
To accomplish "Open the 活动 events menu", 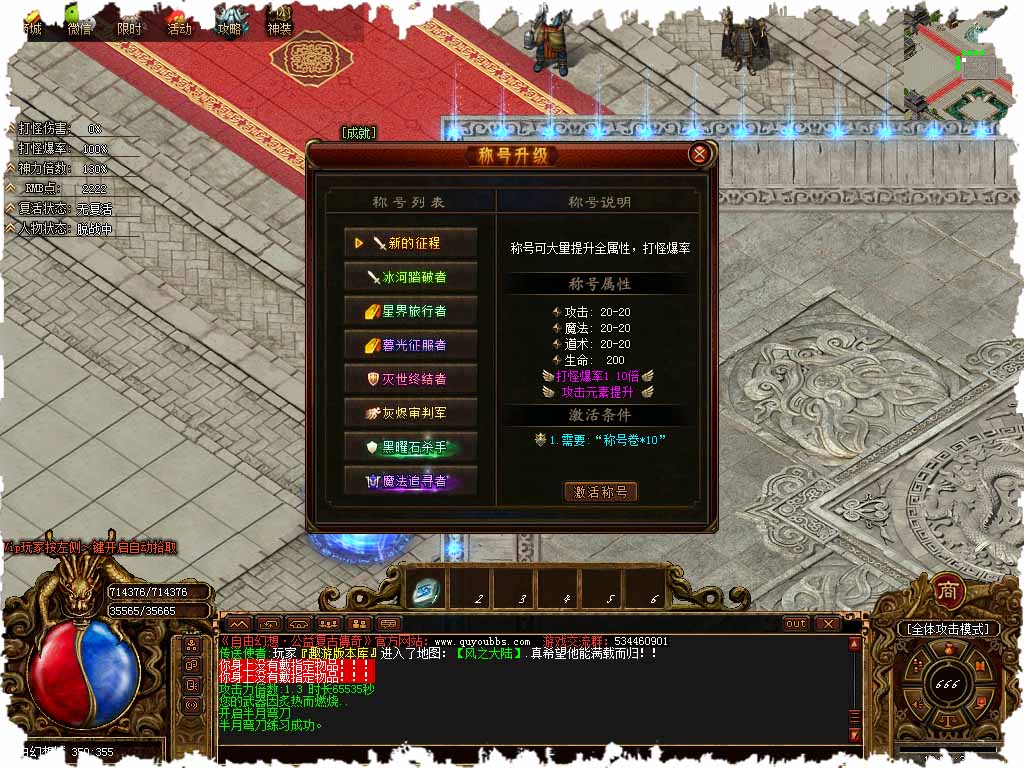I will coord(179,20).
